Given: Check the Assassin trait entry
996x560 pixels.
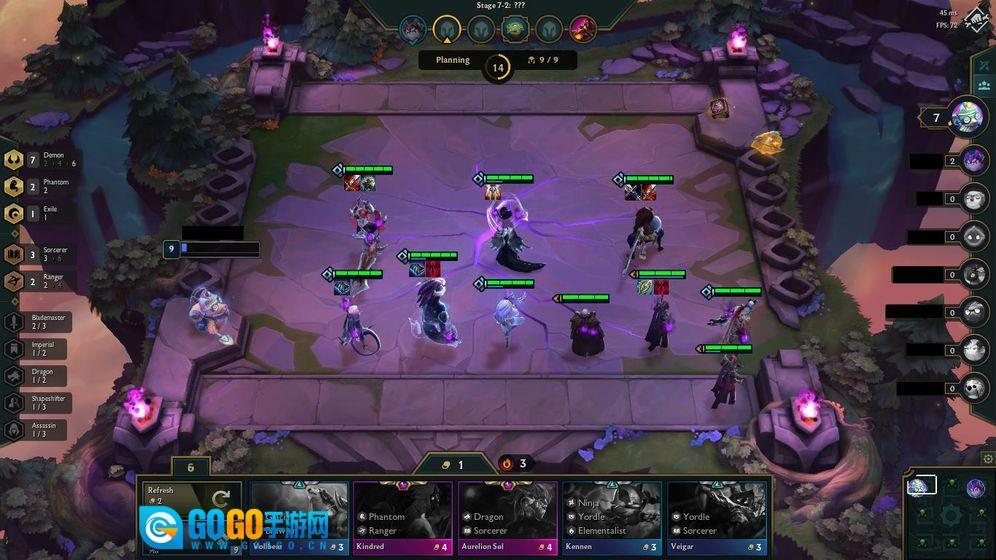Looking at the screenshot, I should [14, 429].
